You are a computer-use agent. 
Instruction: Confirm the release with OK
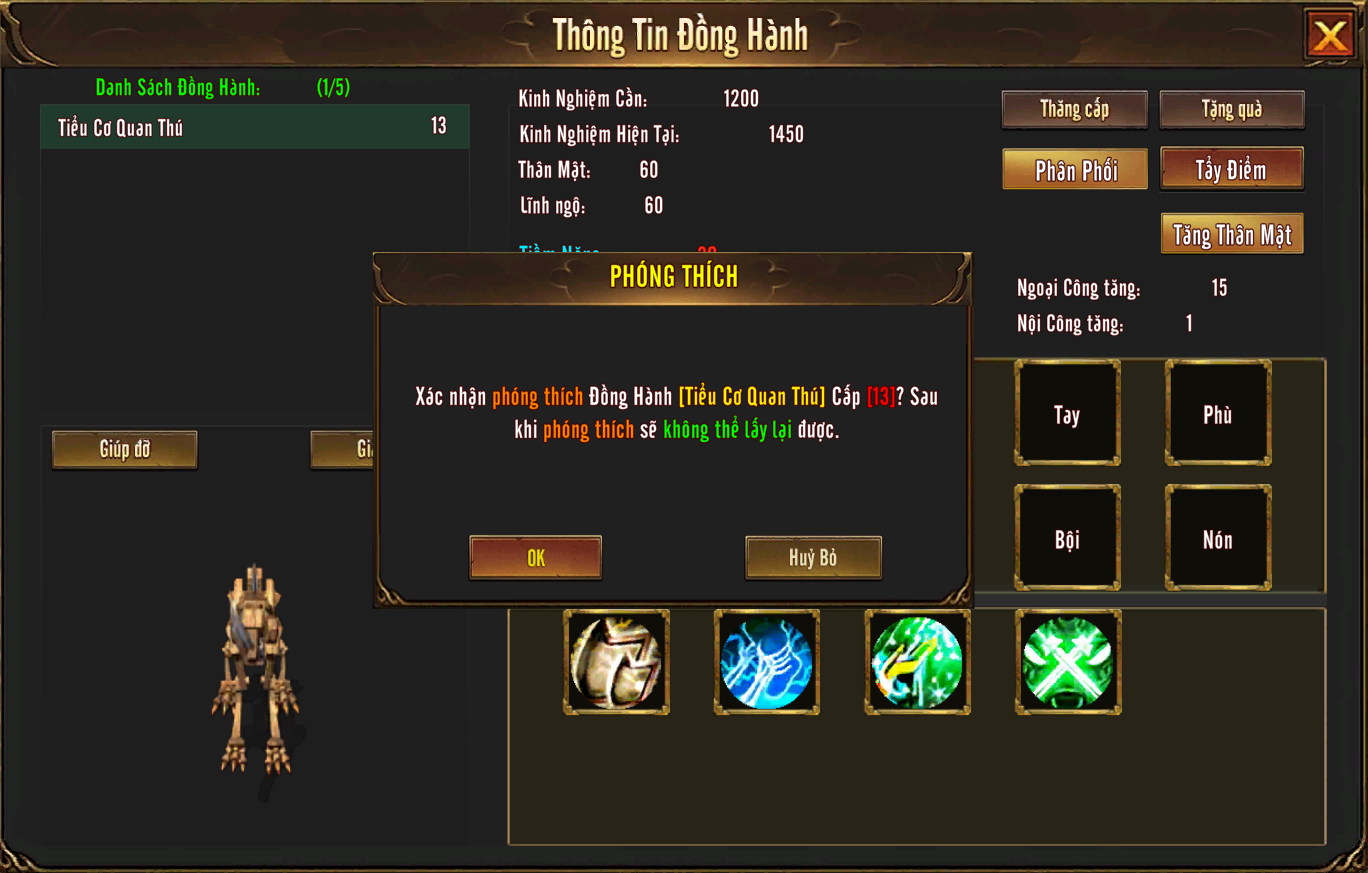(536, 557)
